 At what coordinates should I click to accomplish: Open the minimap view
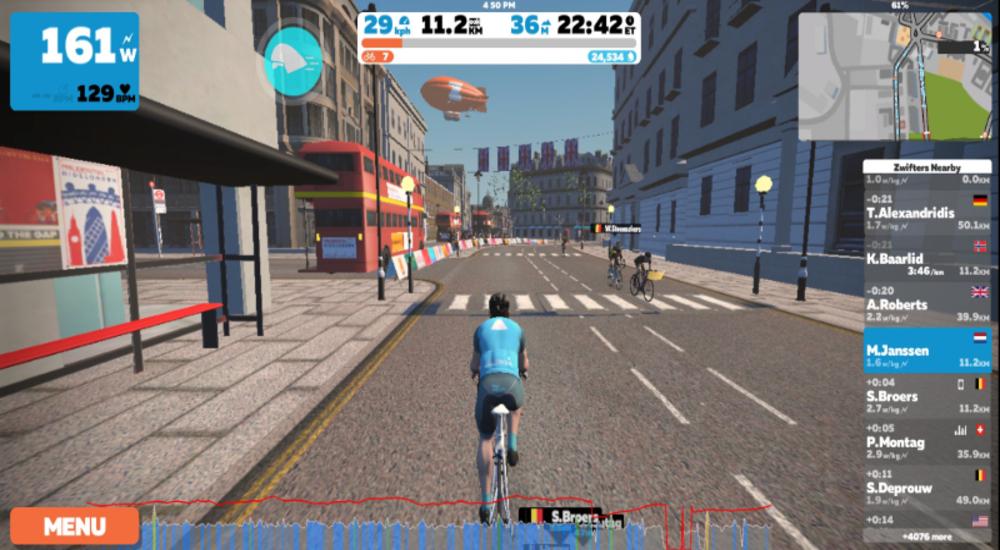(894, 77)
